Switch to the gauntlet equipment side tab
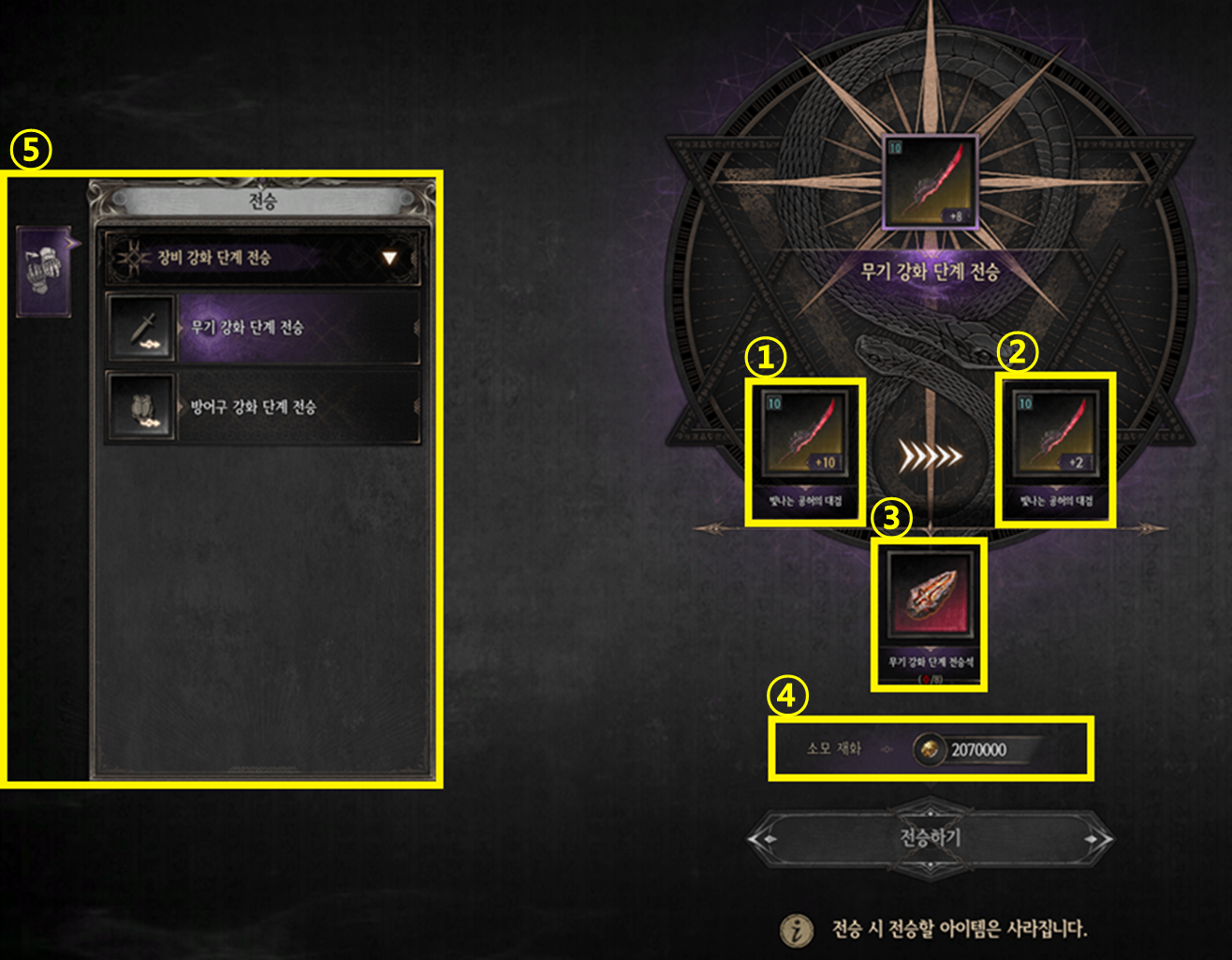The height and width of the screenshot is (960, 1232). [44, 272]
